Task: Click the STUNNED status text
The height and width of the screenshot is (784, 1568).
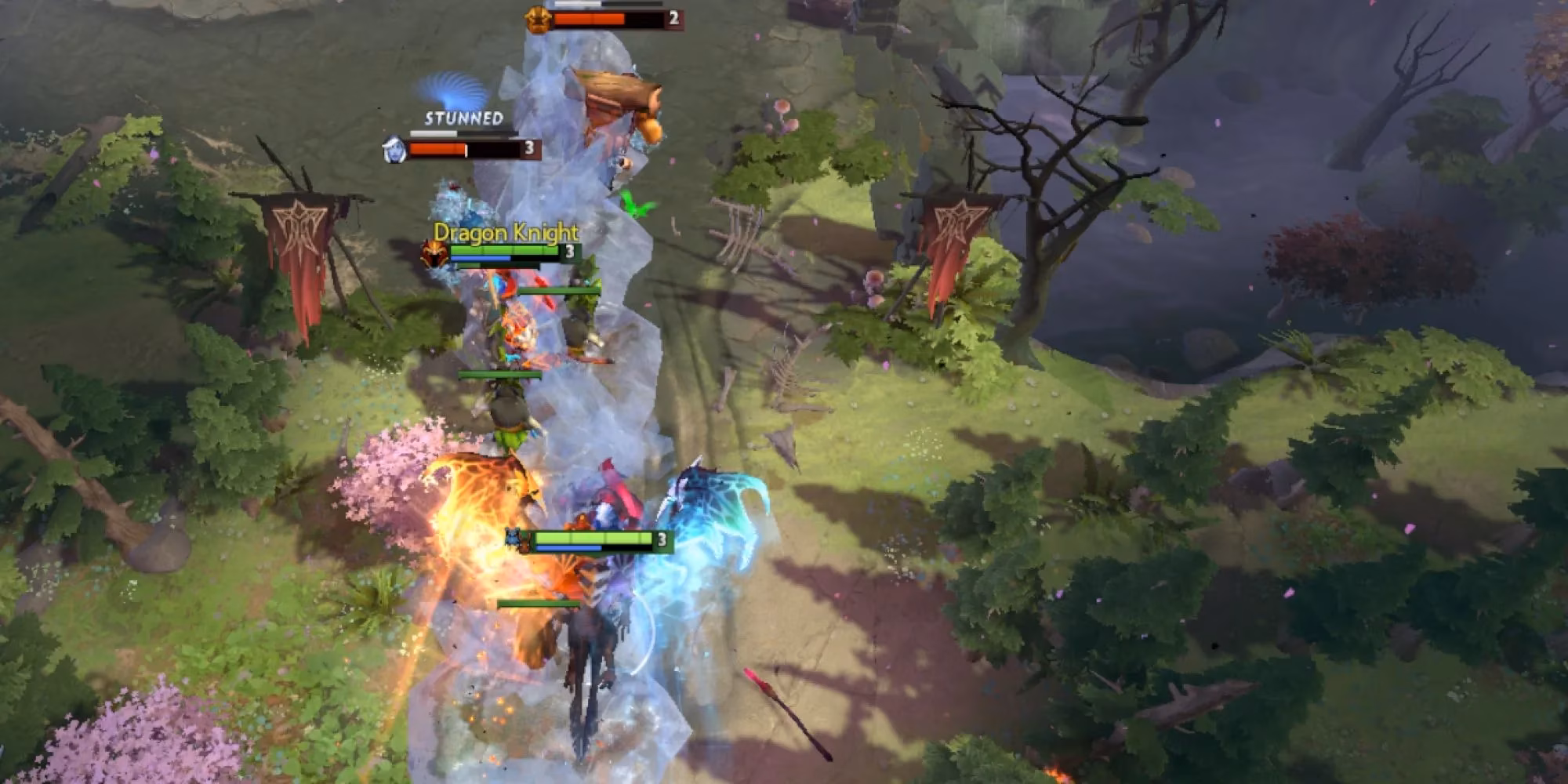Action: pos(461,120)
